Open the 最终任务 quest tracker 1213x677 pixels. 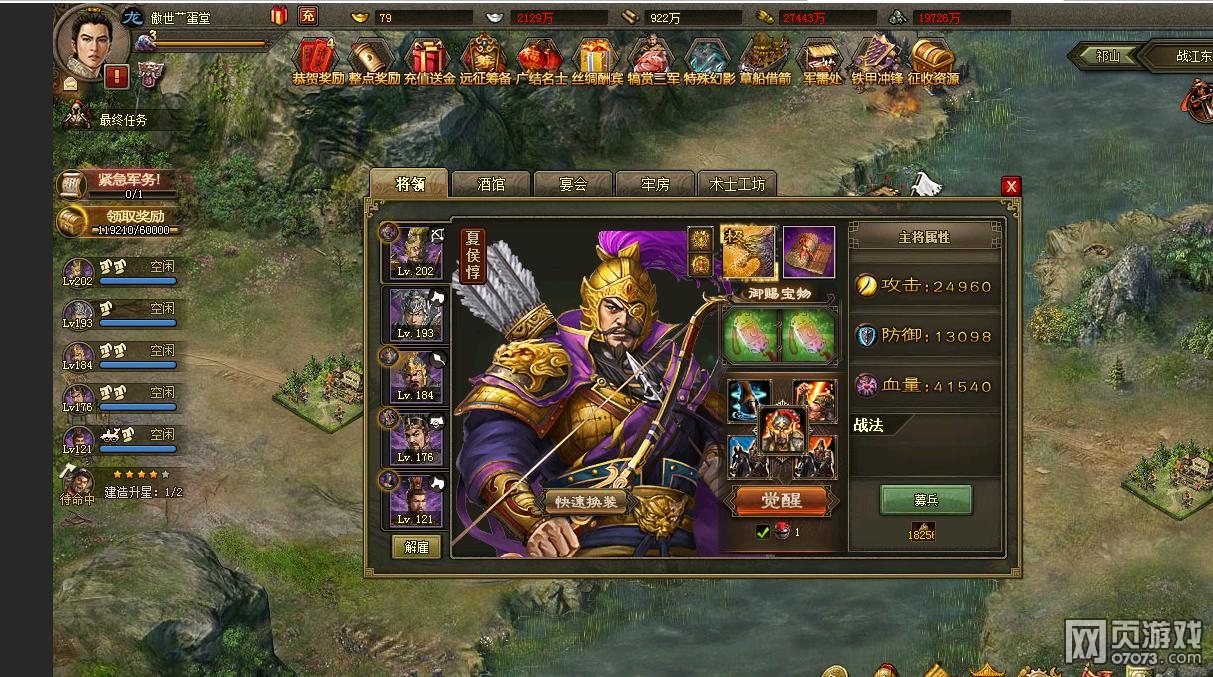(x=122, y=120)
